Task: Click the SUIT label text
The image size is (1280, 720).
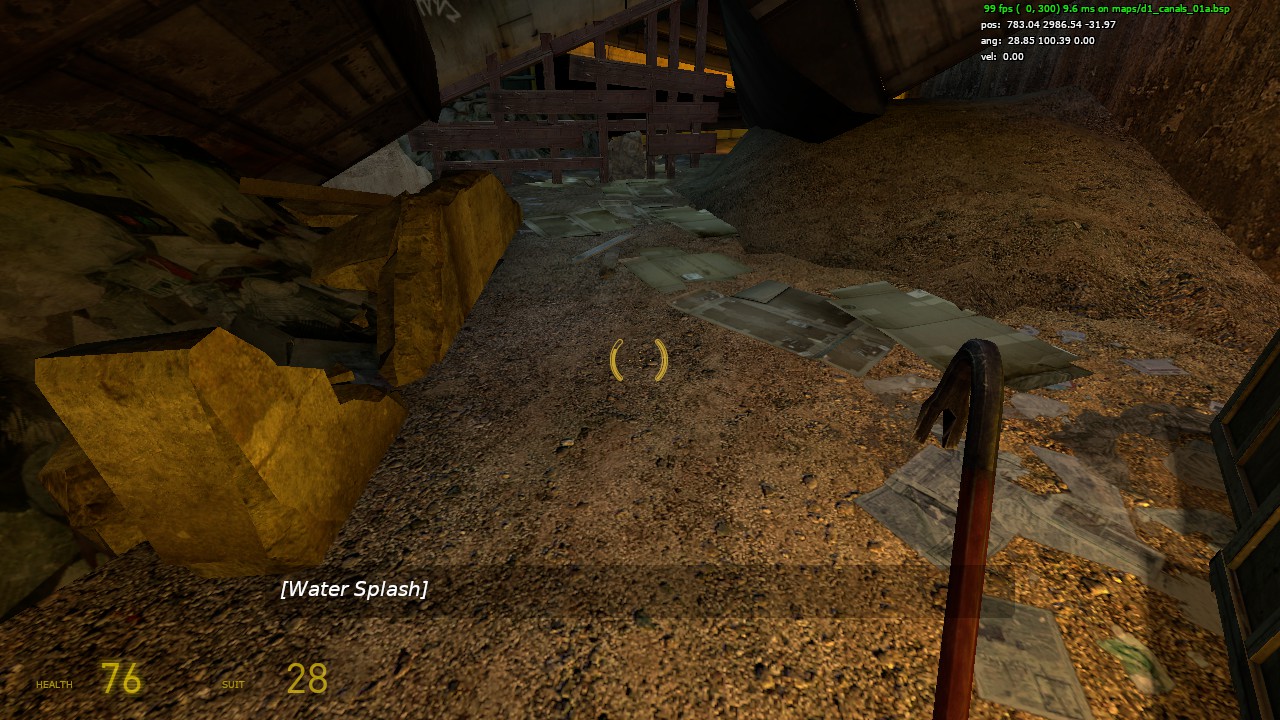Action: coord(234,684)
